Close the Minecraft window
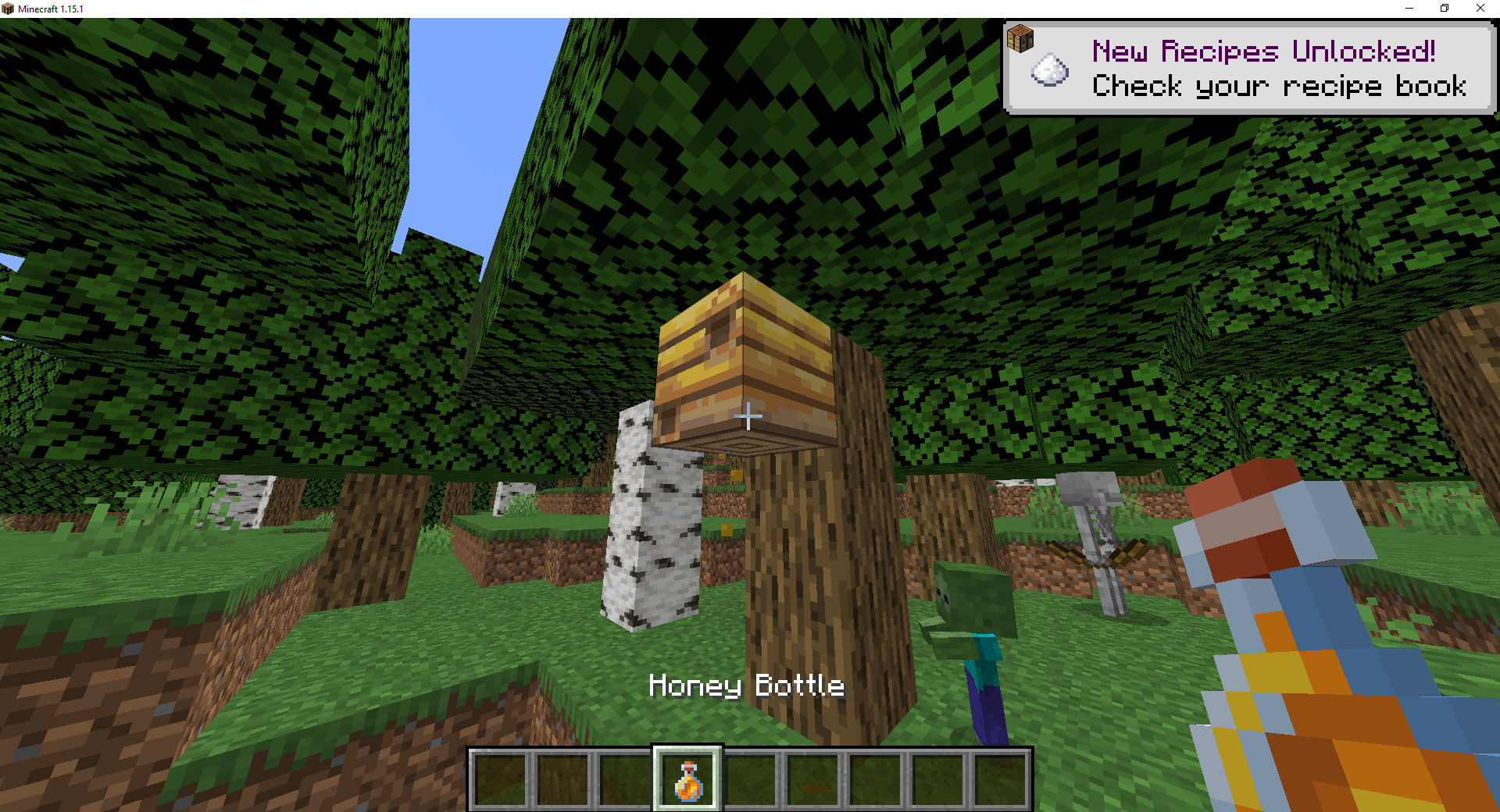This screenshot has width=1500, height=812. click(1480, 9)
